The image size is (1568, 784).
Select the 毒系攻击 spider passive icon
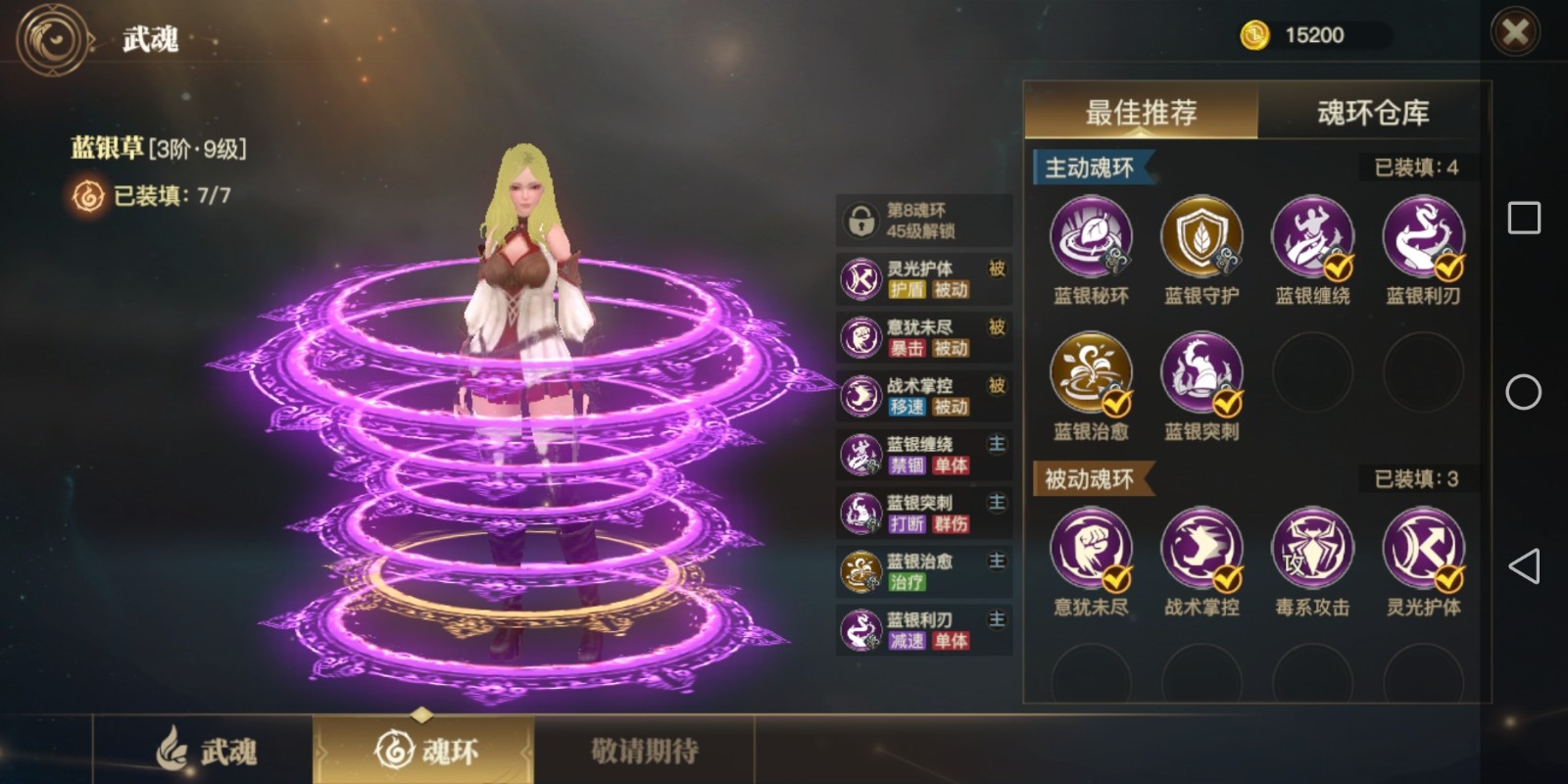click(x=1312, y=549)
